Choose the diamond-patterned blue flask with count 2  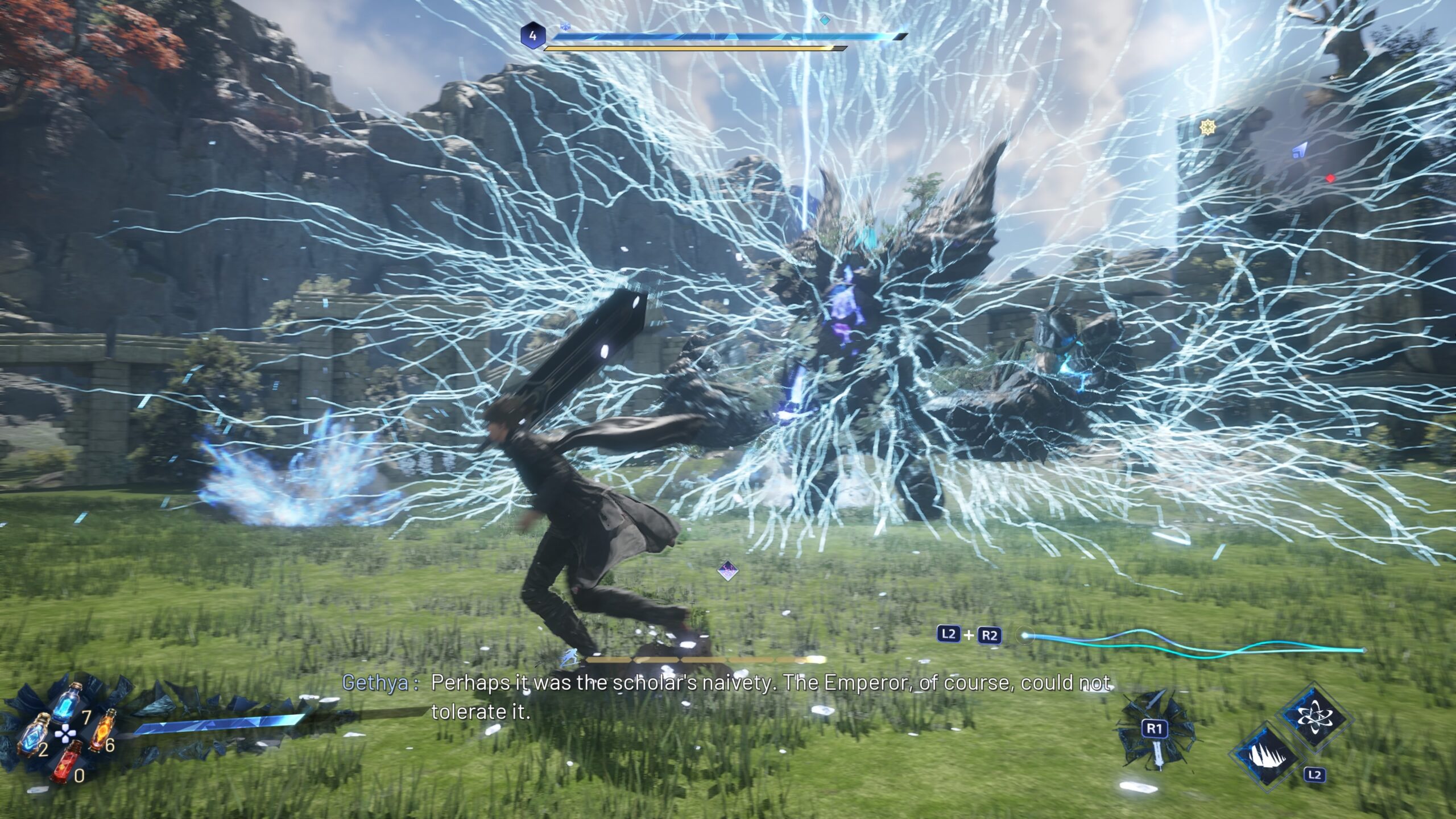[32, 734]
